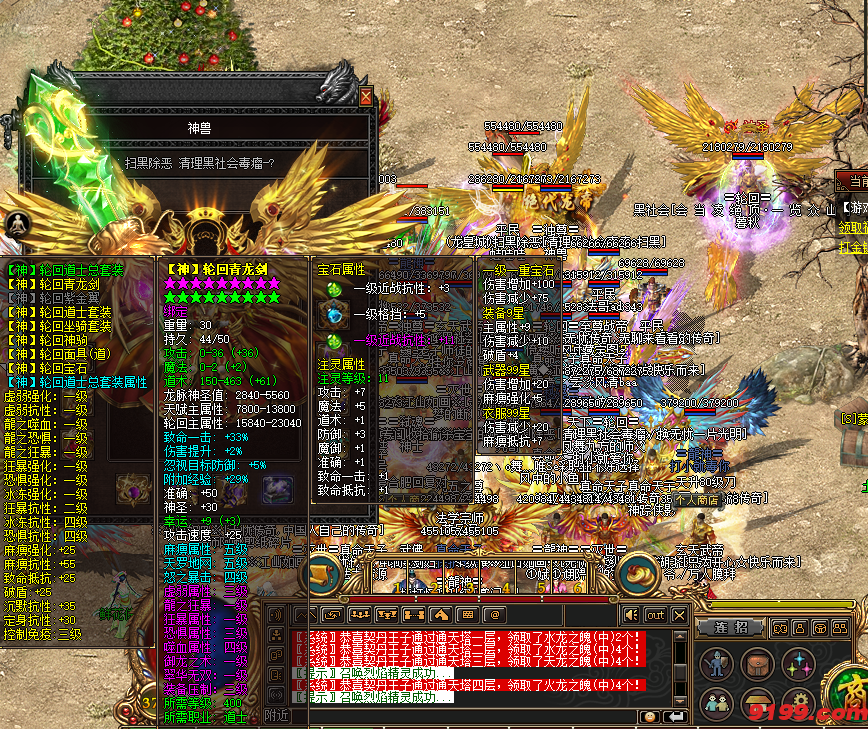Screen dimensions: 868x729
Task: Click the chat 'out' button
Action: pos(655,615)
